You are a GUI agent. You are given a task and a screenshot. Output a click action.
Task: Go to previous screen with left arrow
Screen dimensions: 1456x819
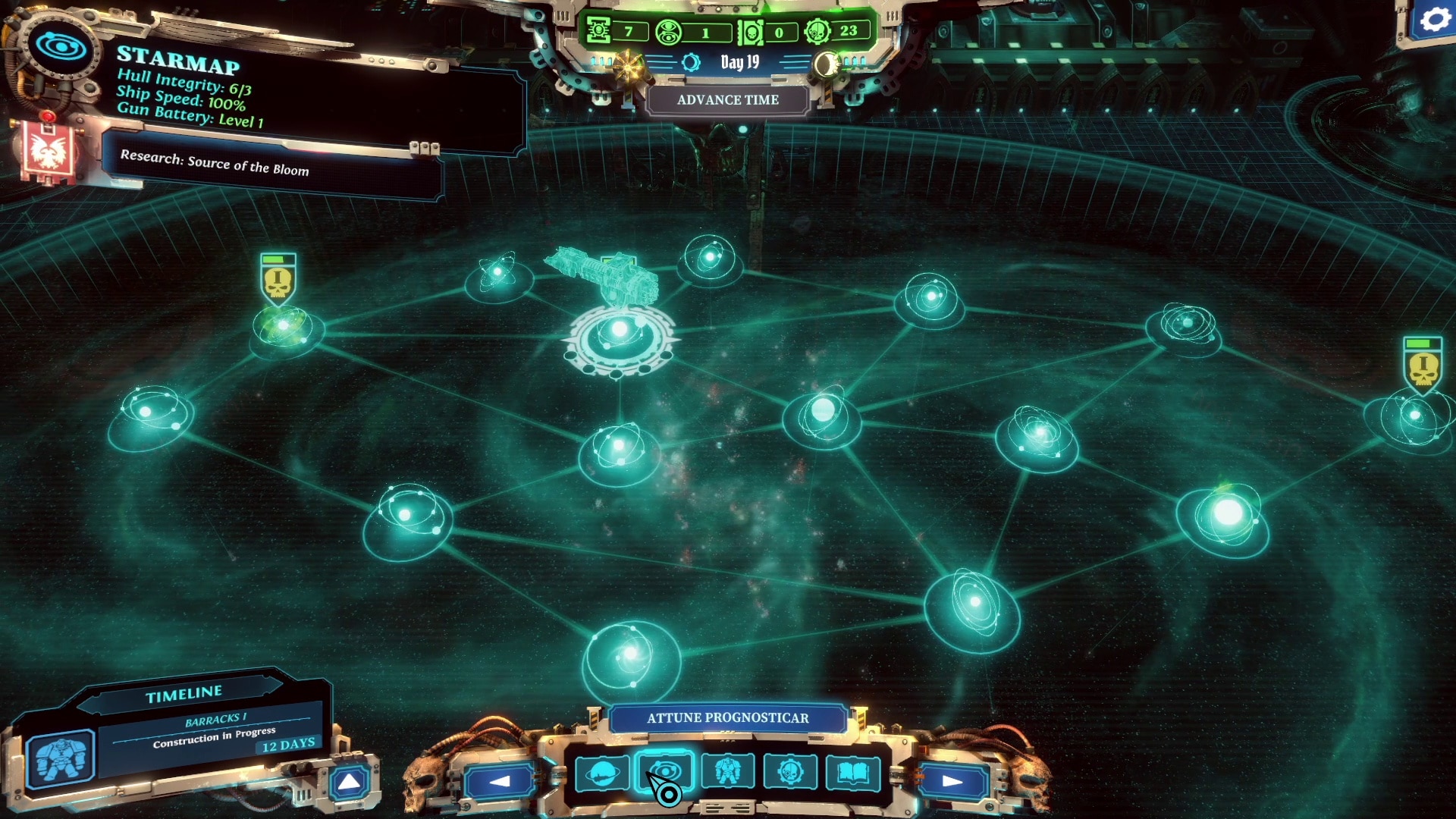coord(500,781)
